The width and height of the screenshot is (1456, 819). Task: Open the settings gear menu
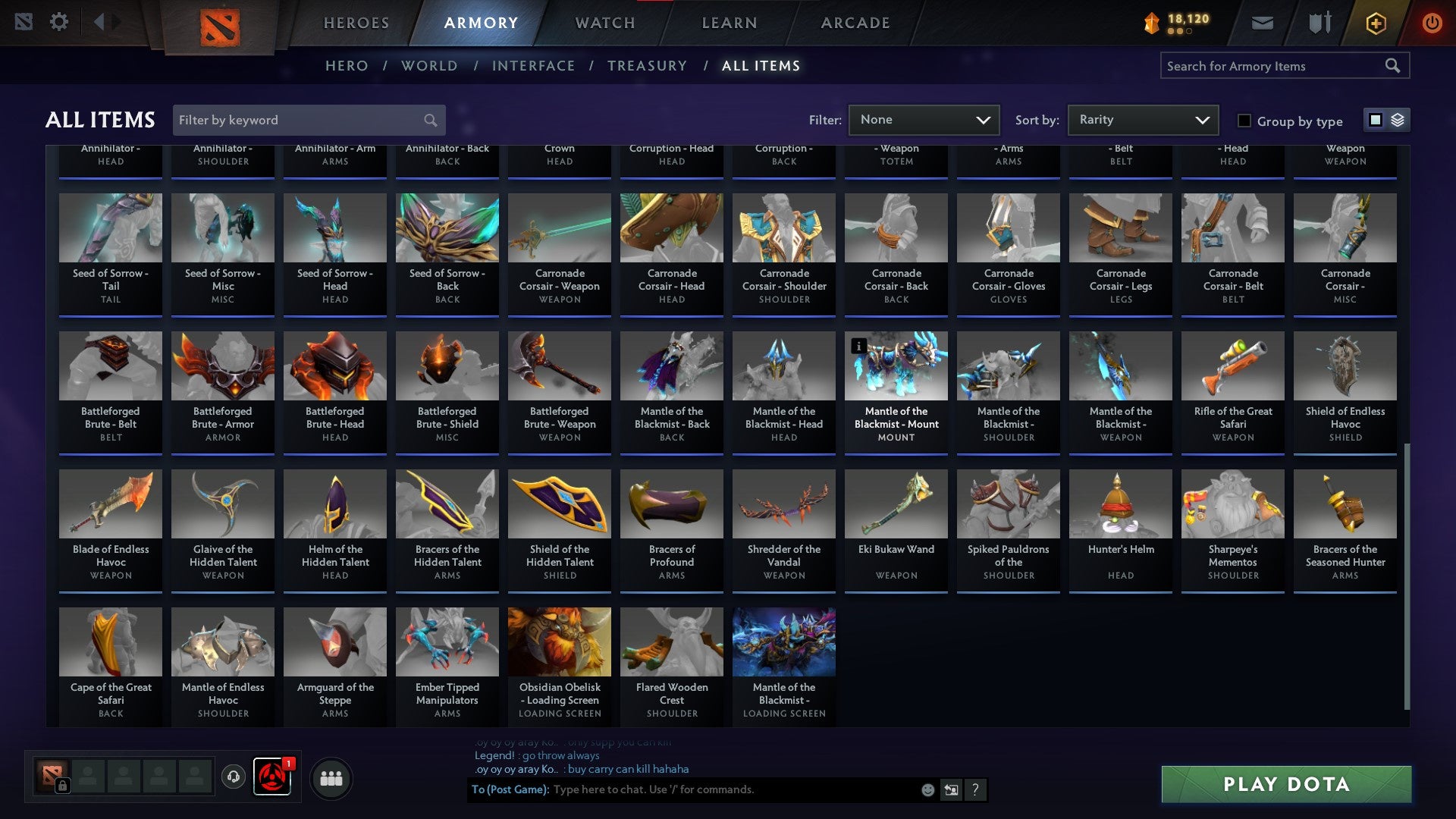click(x=59, y=22)
